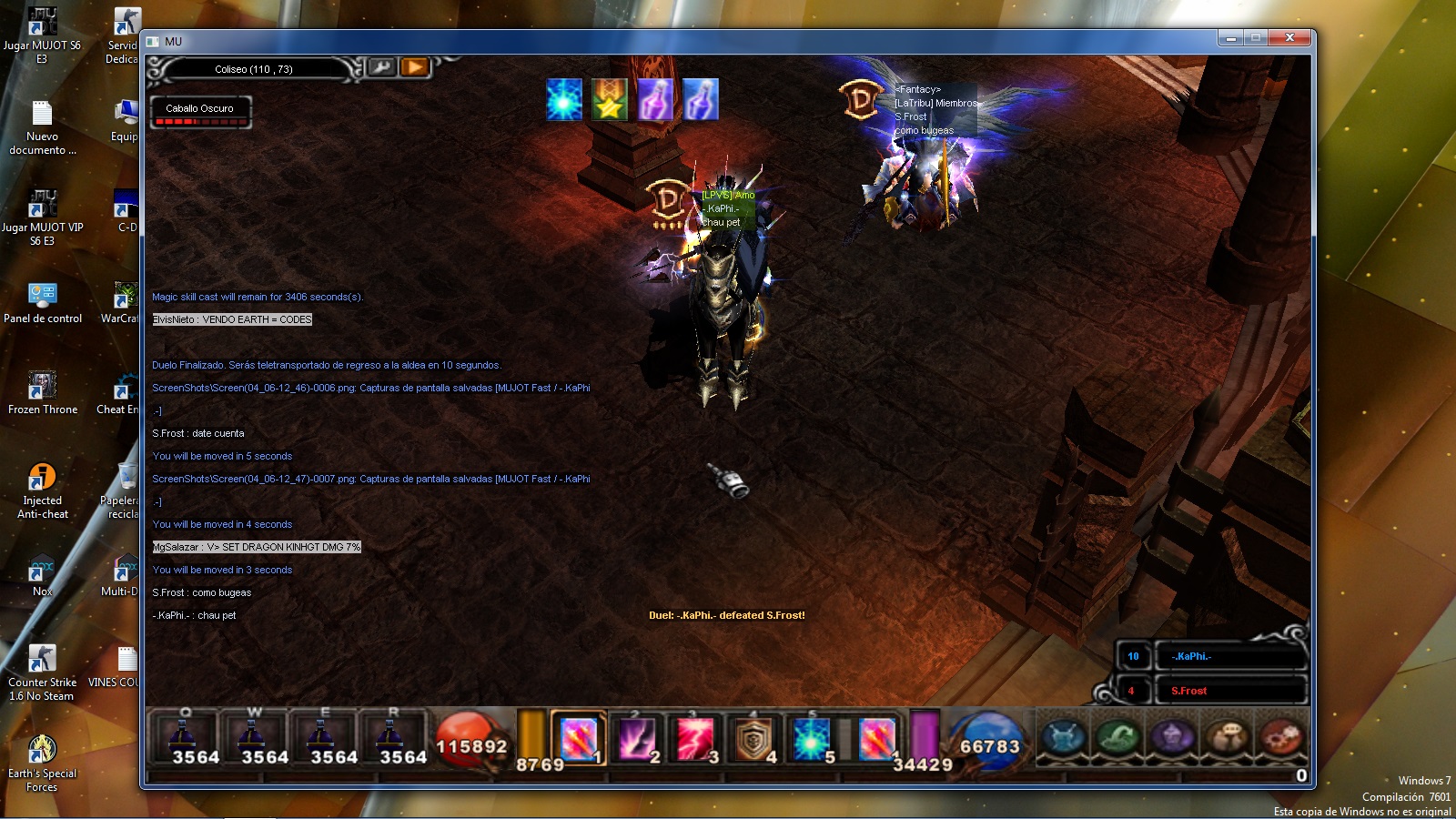Click the orange play arrow button

[415, 67]
